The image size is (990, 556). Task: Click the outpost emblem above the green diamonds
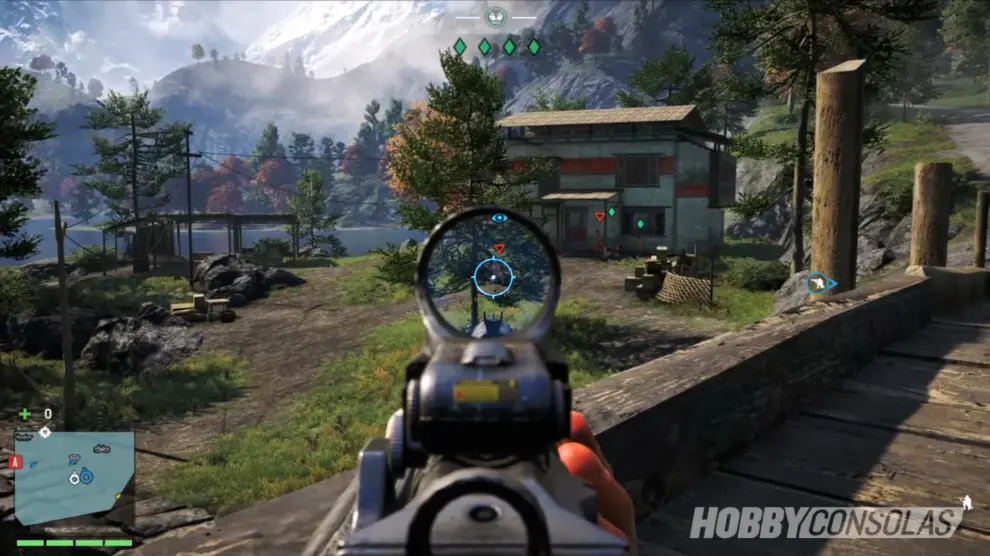496,16
